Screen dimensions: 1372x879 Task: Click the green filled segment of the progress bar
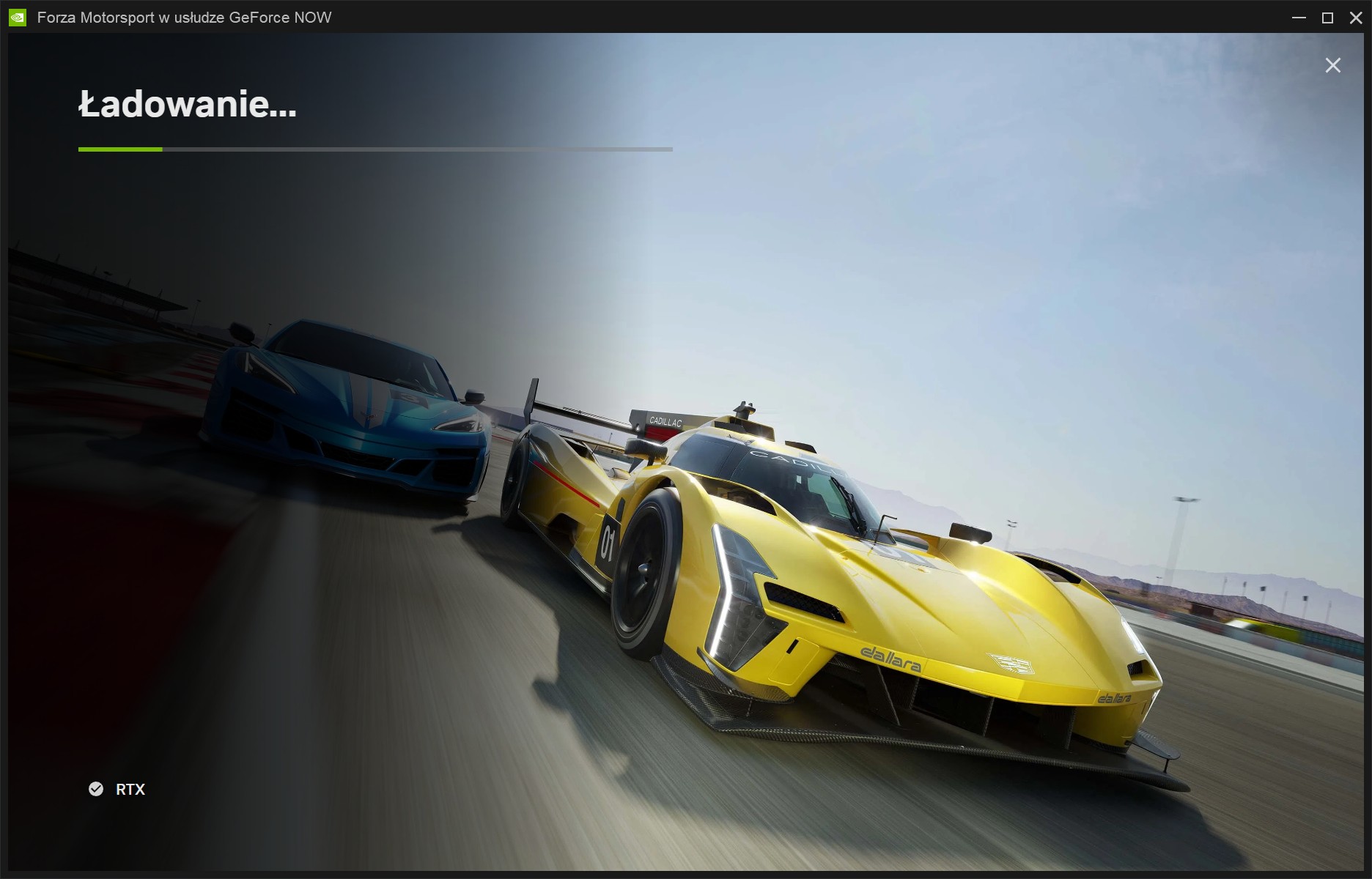click(x=119, y=149)
